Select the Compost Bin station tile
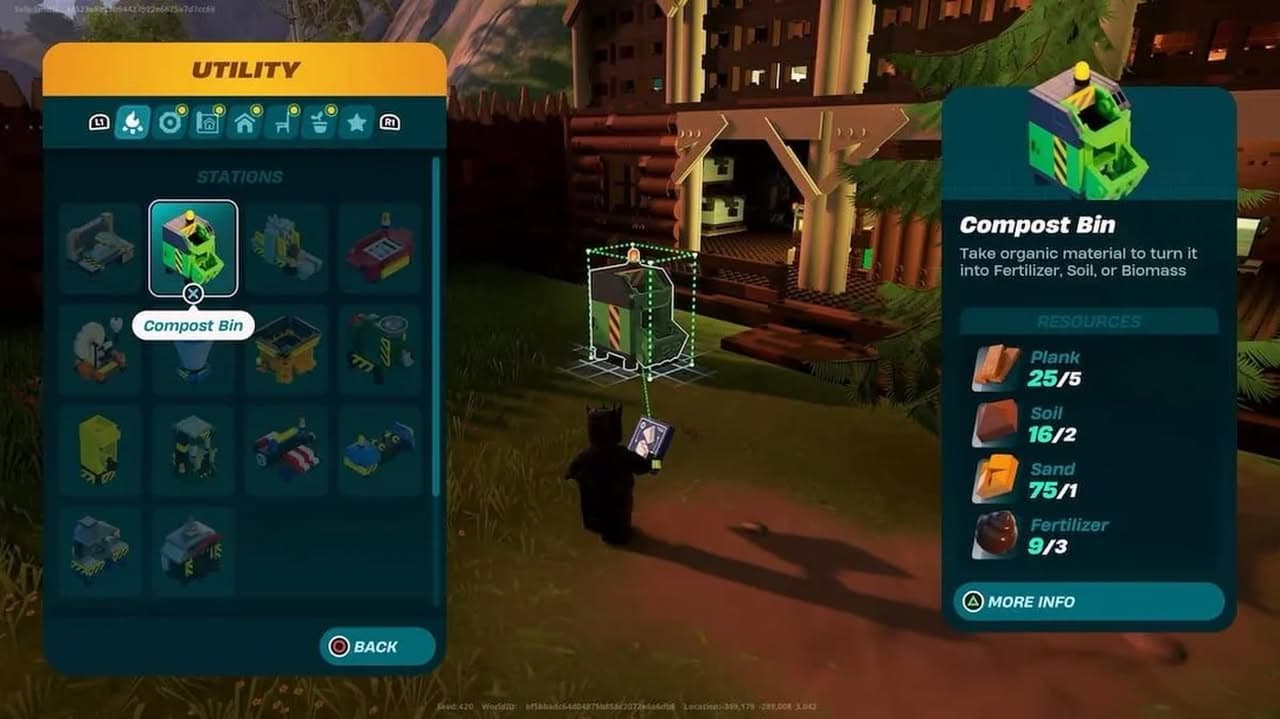Screen dimensions: 1280x719 [x=193, y=247]
